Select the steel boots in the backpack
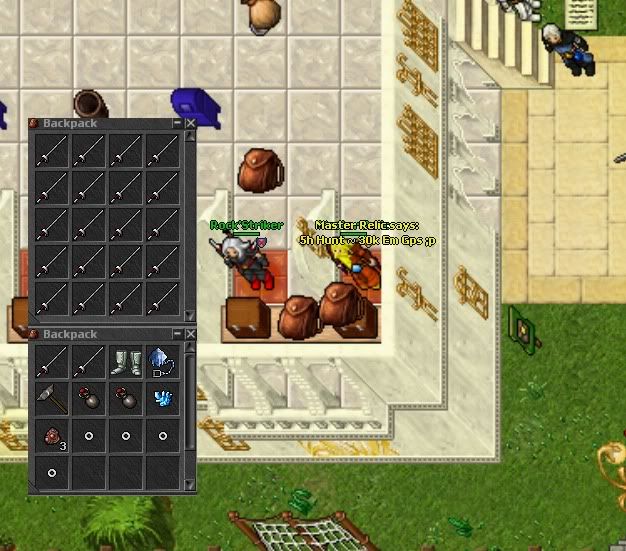This screenshot has width=626, height=551. [x=125, y=361]
